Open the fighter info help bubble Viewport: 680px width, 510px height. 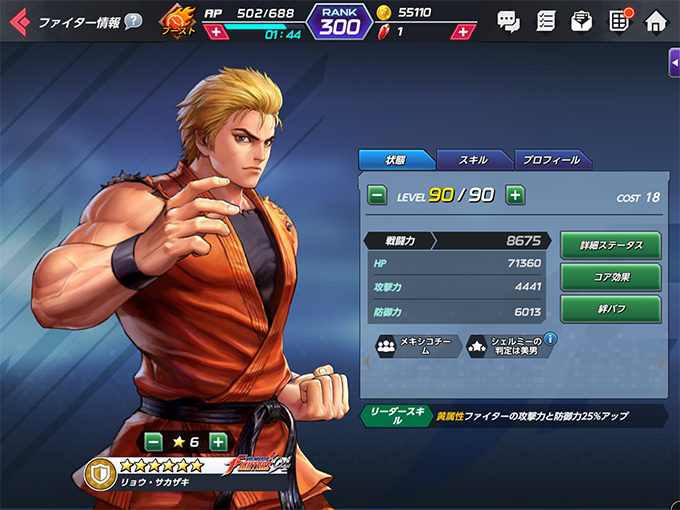pos(133,21)
